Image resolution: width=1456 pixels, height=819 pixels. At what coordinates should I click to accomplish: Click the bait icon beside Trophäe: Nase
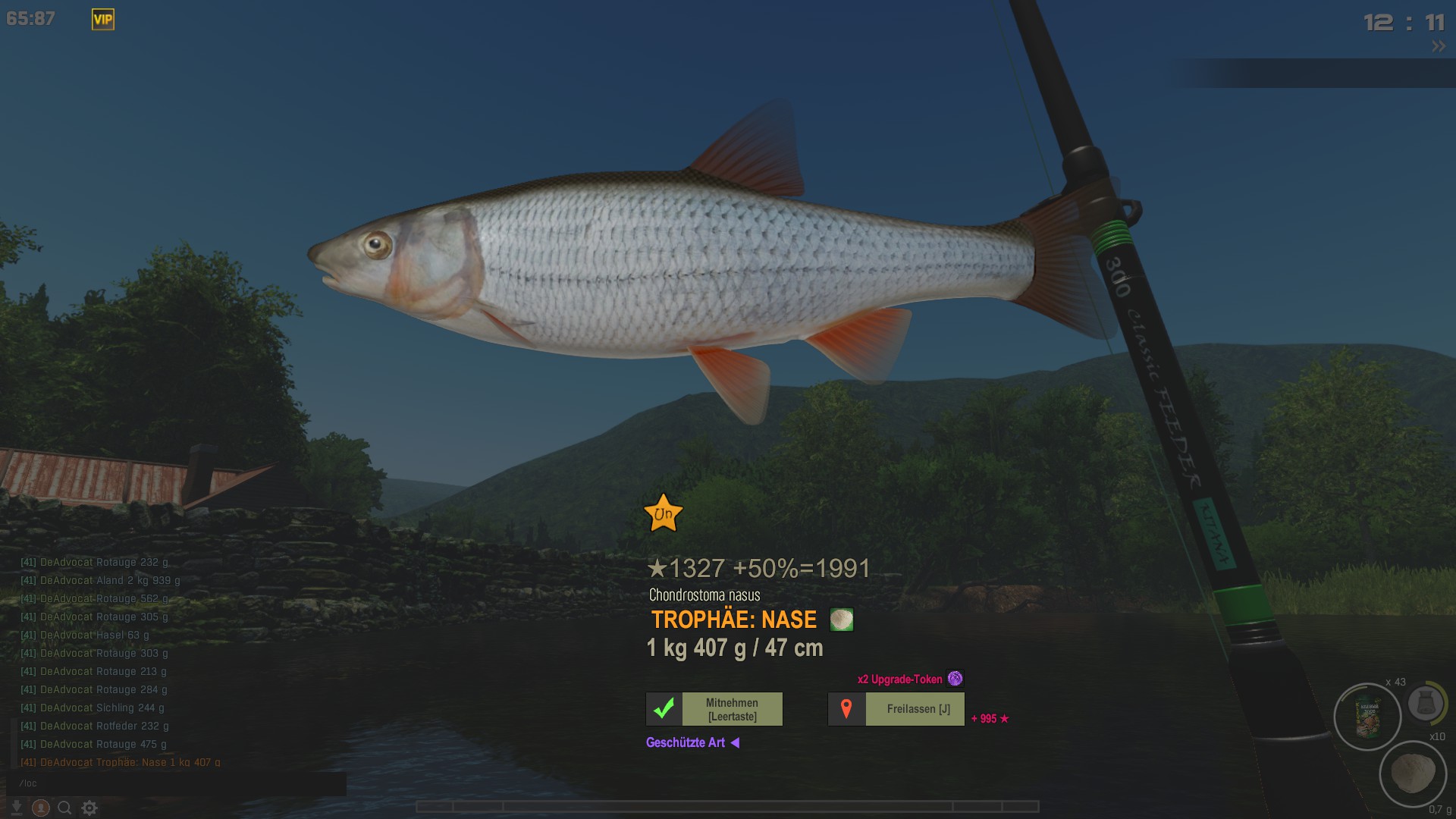coord(842,620)
